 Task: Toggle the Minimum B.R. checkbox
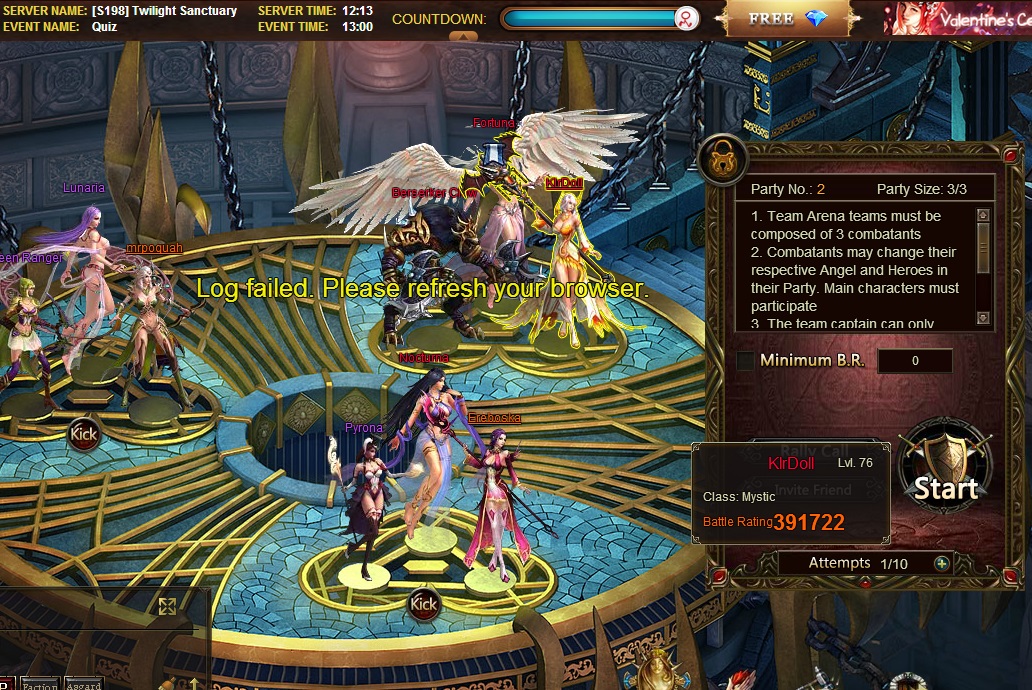click(x=745, y=361)
